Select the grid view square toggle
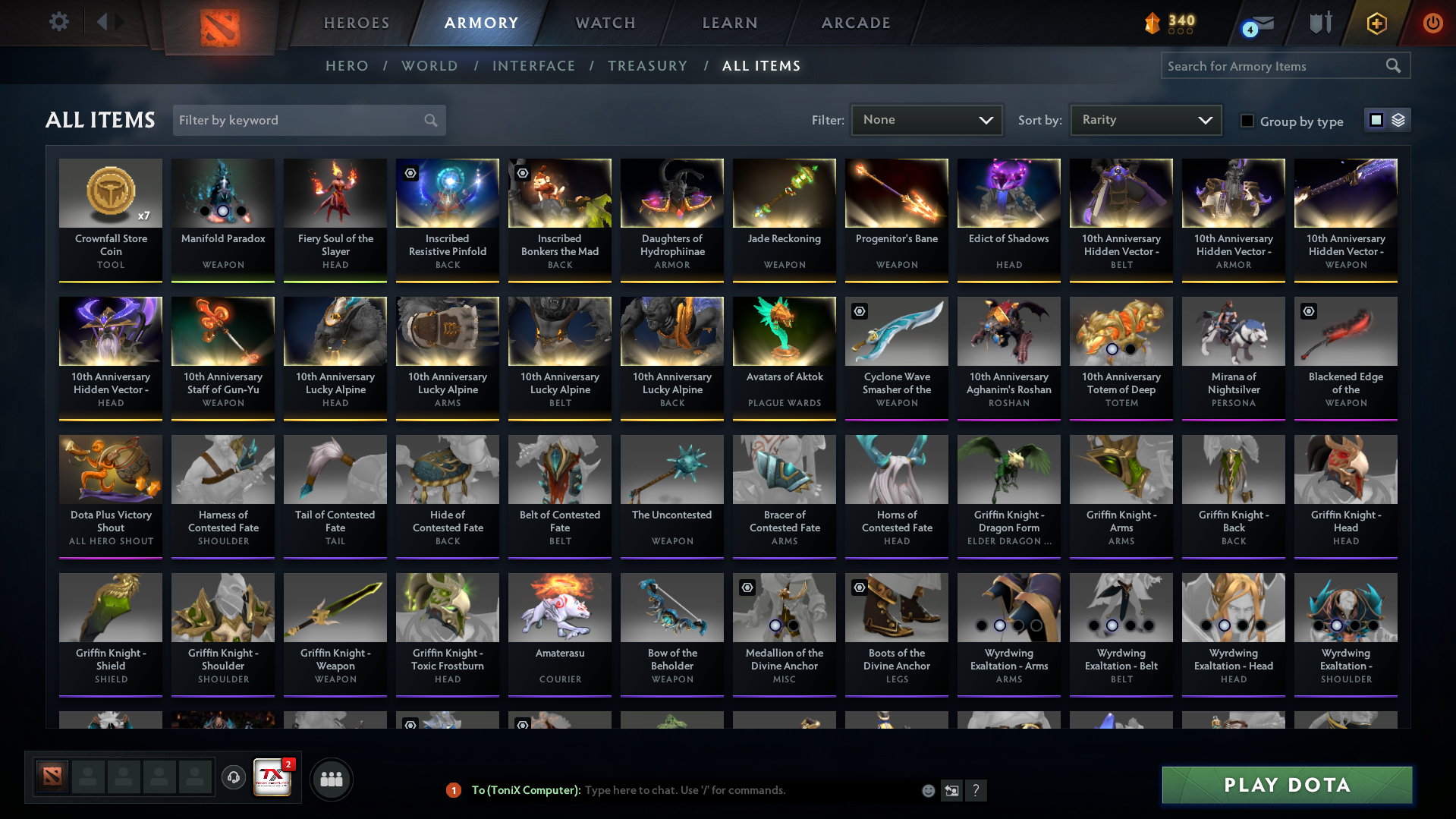Screen dimensions: 1456x819 [x=1376, y=120]
